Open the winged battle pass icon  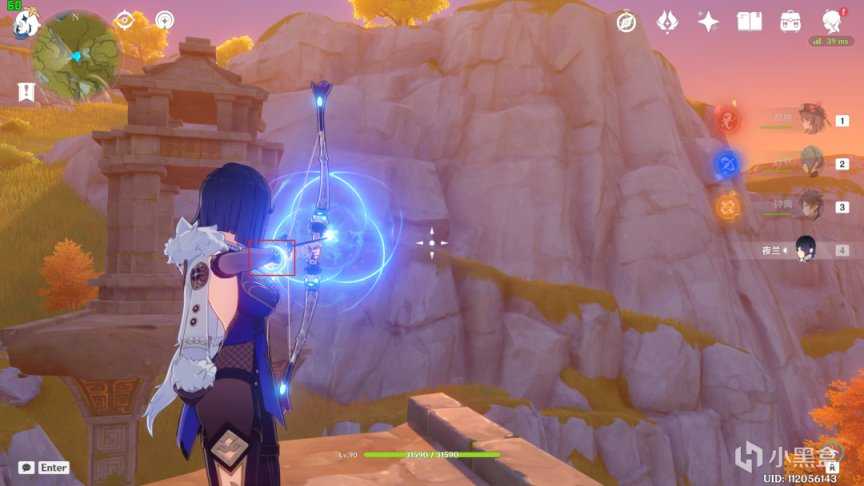click(667, 22)
